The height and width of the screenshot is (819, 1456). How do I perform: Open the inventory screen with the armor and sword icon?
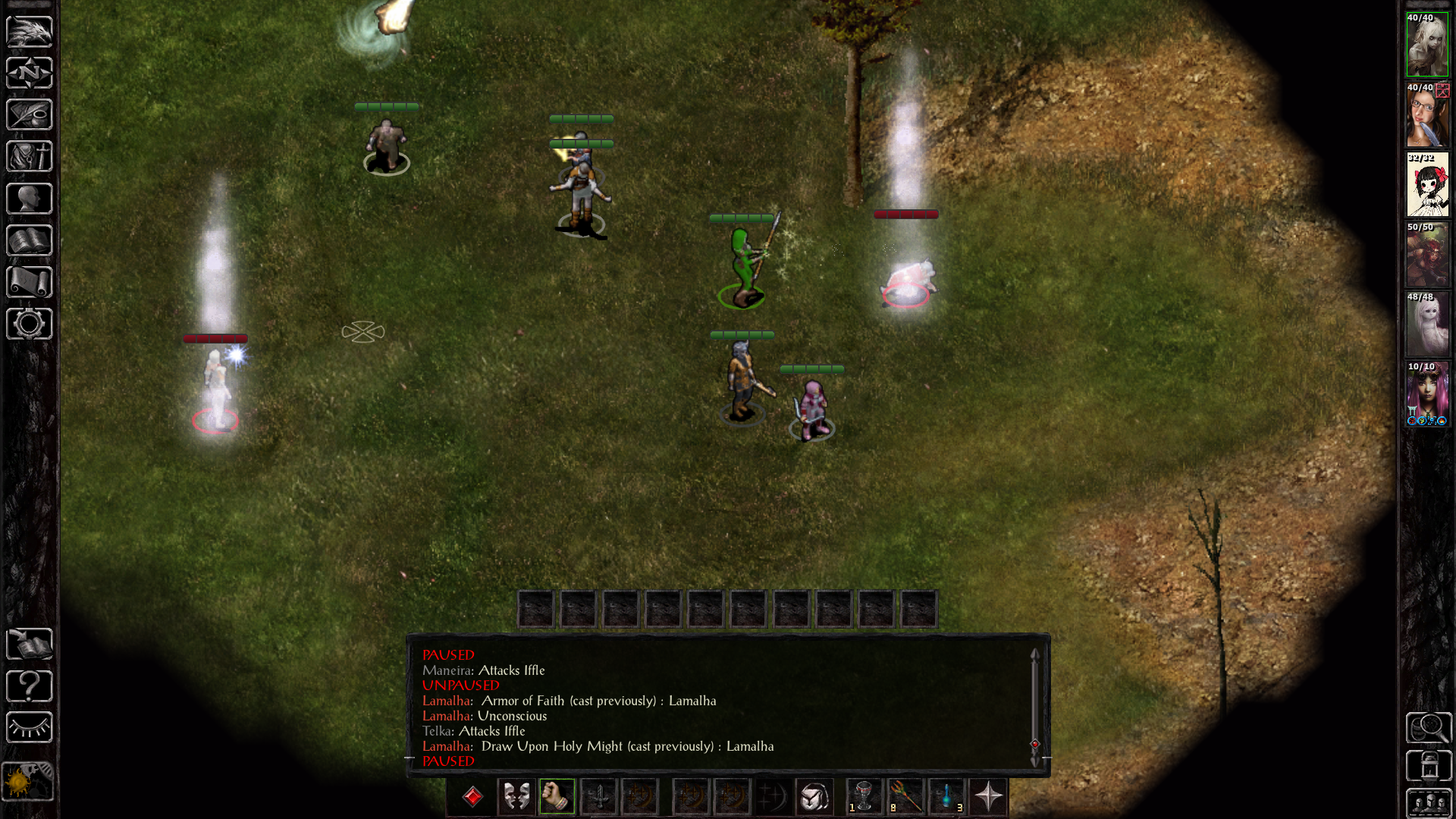[x=30, y=157]
